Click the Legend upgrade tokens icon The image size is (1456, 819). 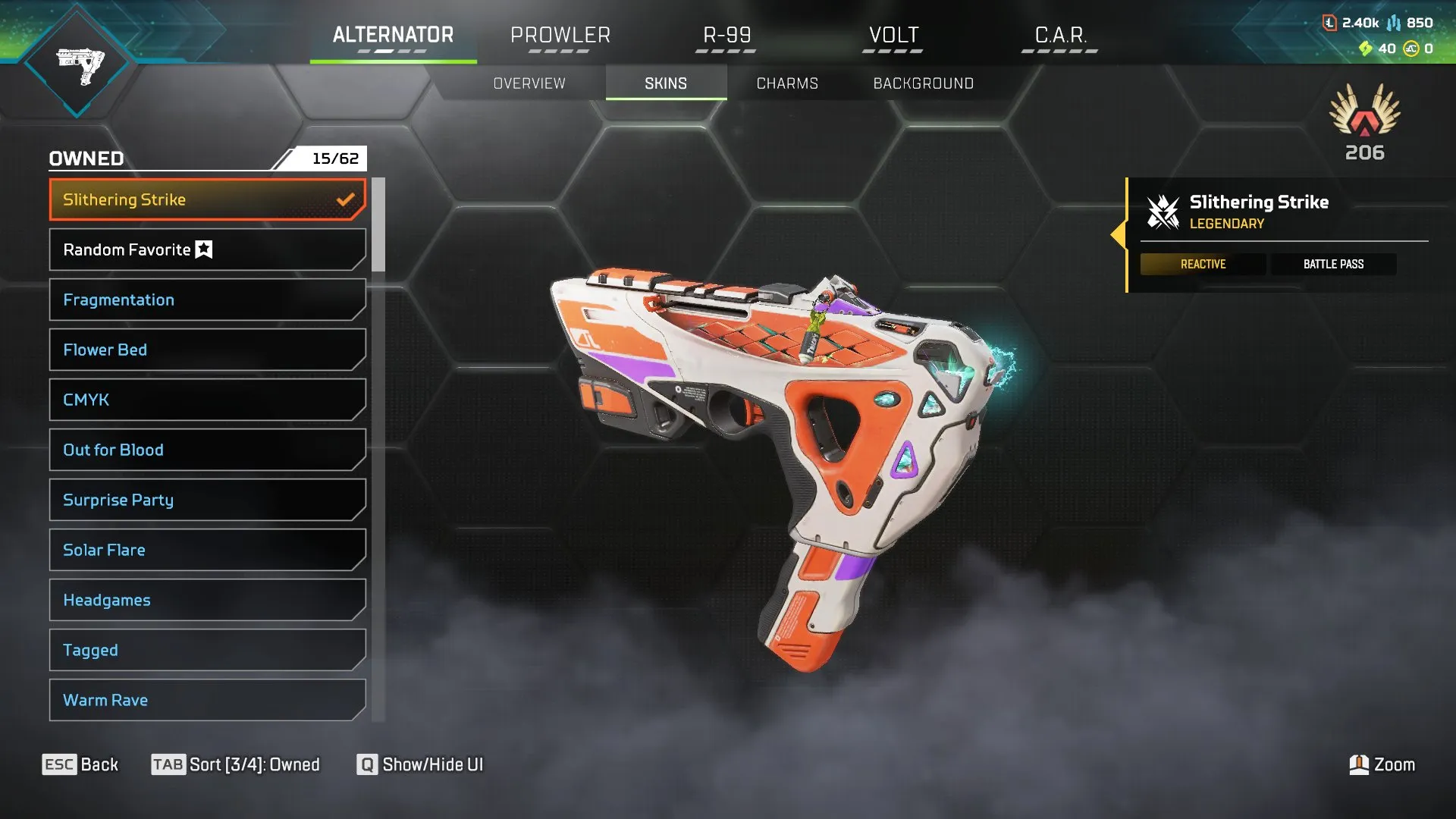pos(1367,49)
